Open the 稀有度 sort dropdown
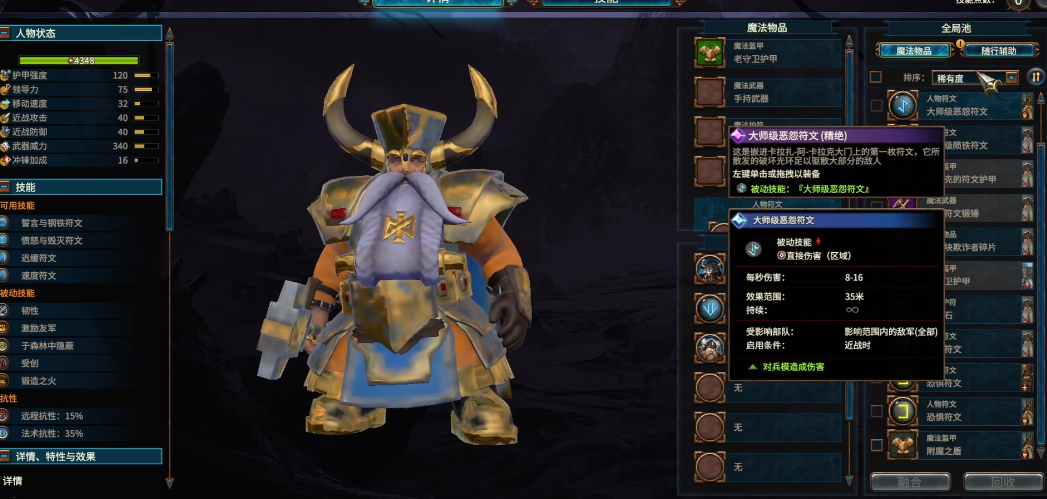This screenshot has height=499, width=1047. coord(975,77)
